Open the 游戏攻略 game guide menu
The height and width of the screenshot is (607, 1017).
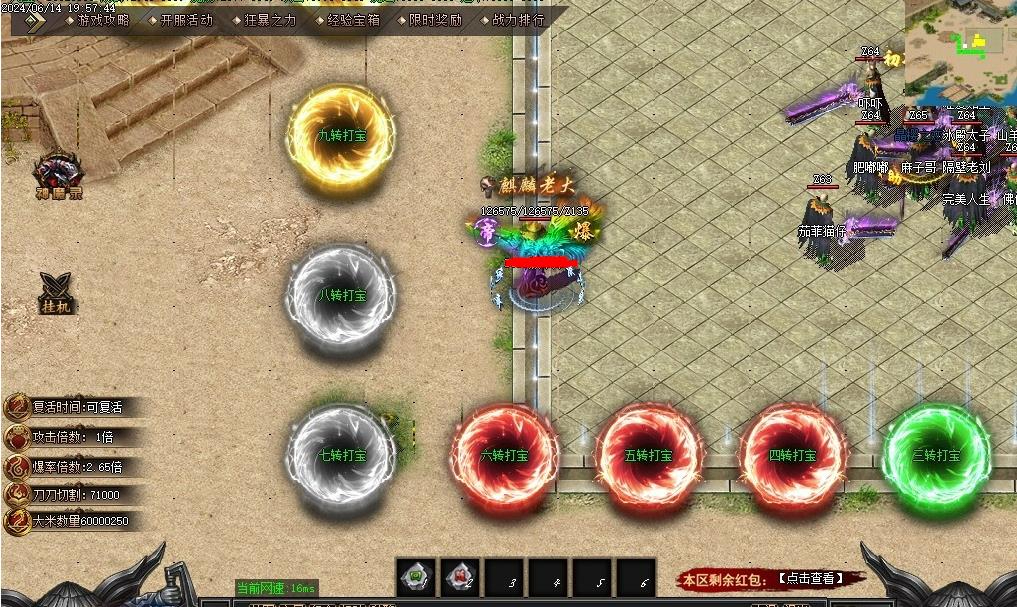point(103,20)
